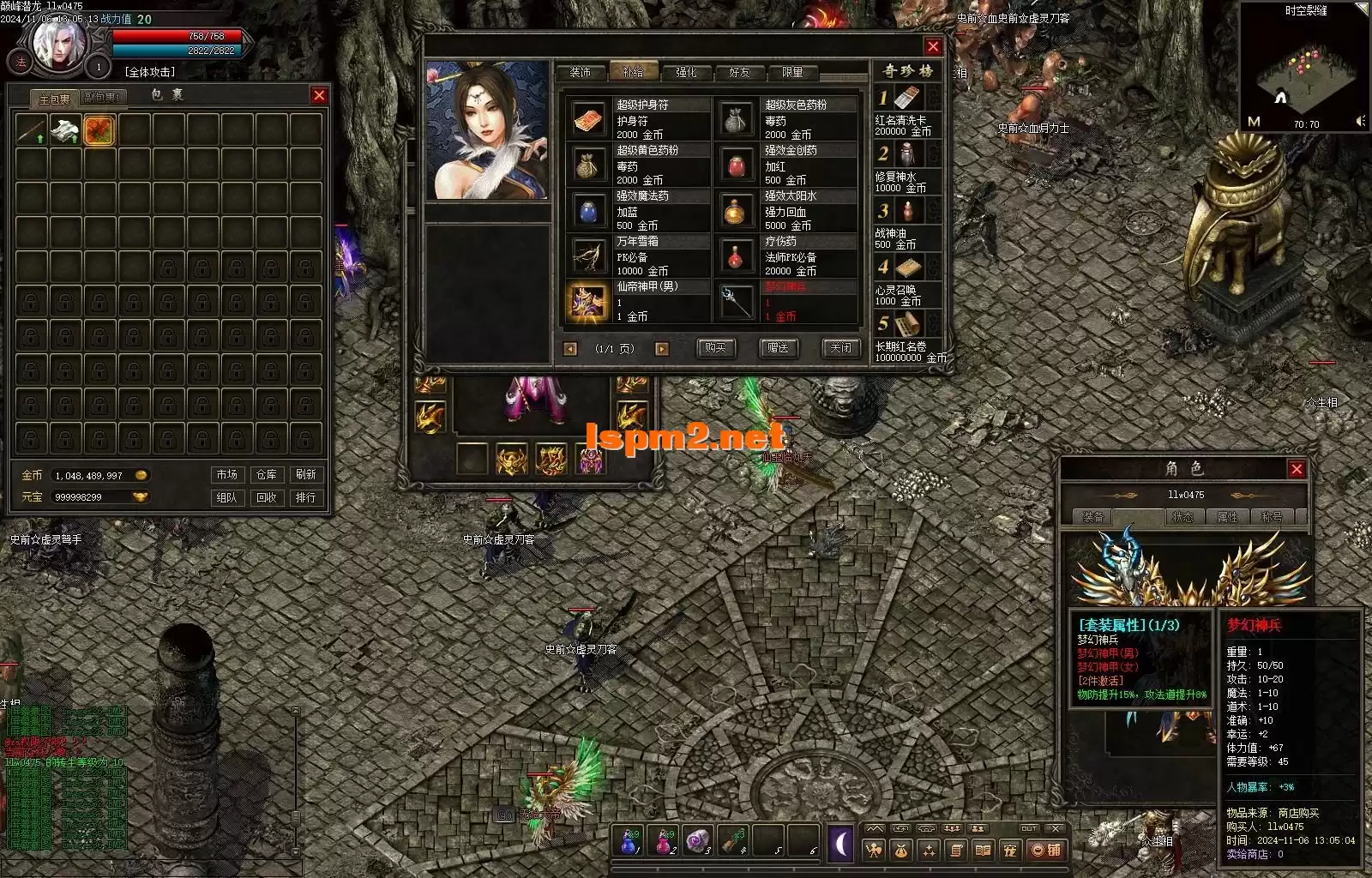
Task: Switch to the 强化 shop tab
Action: (x=686, y=73)
